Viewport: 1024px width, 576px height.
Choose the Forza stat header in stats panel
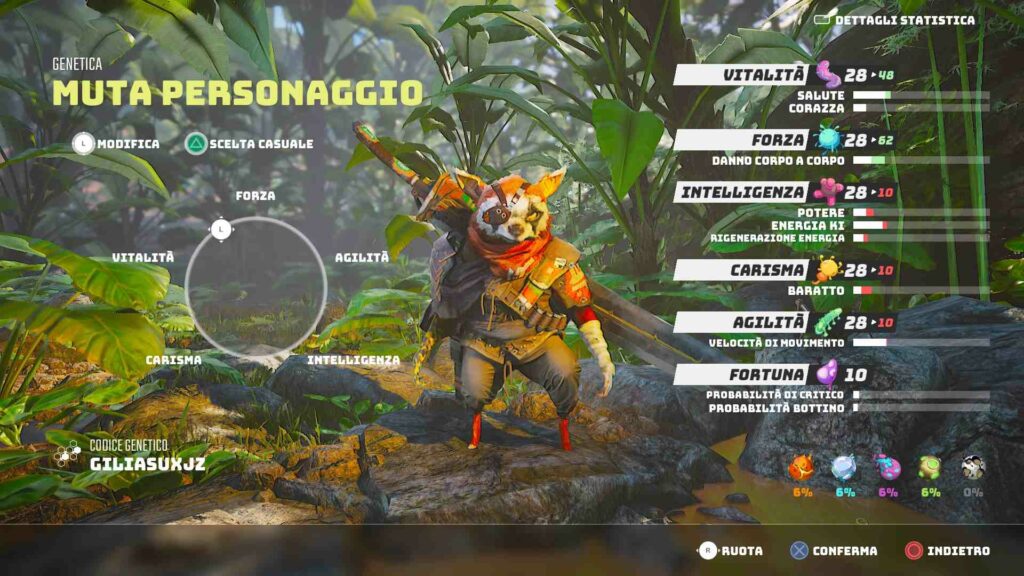[742, 140]
